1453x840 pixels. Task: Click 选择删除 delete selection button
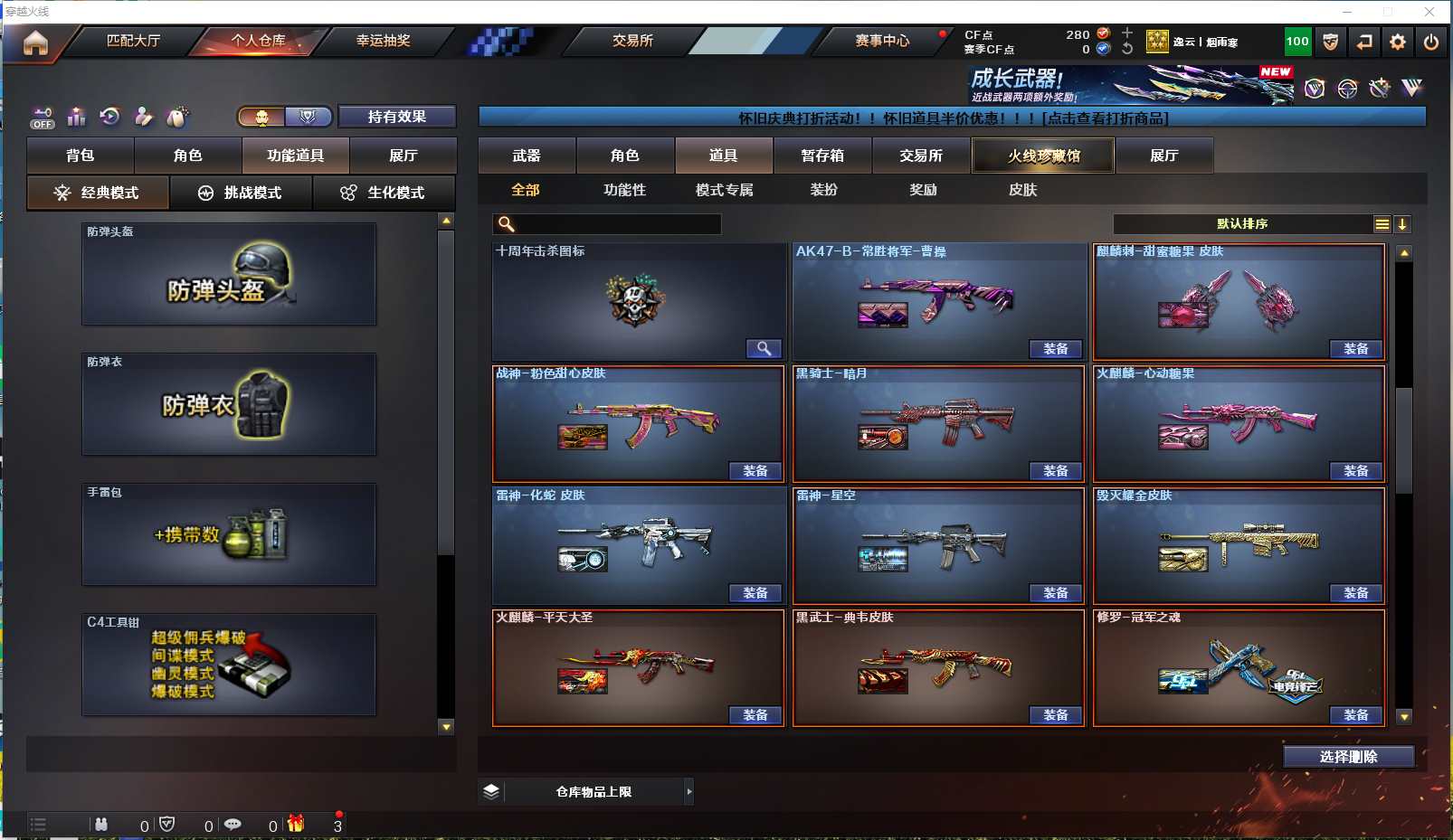point(1348,757)
